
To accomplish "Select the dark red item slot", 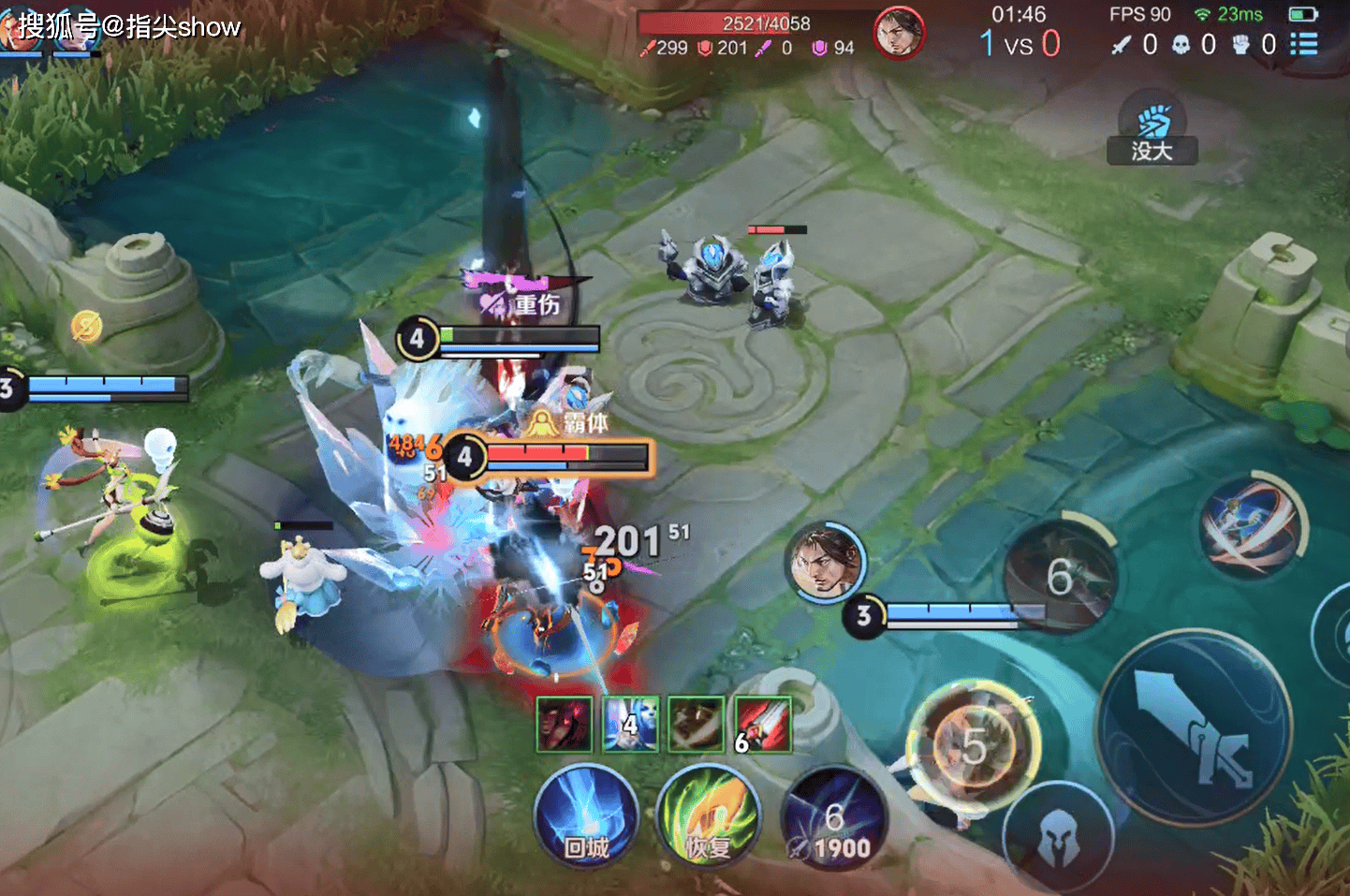I will [565, 724].
